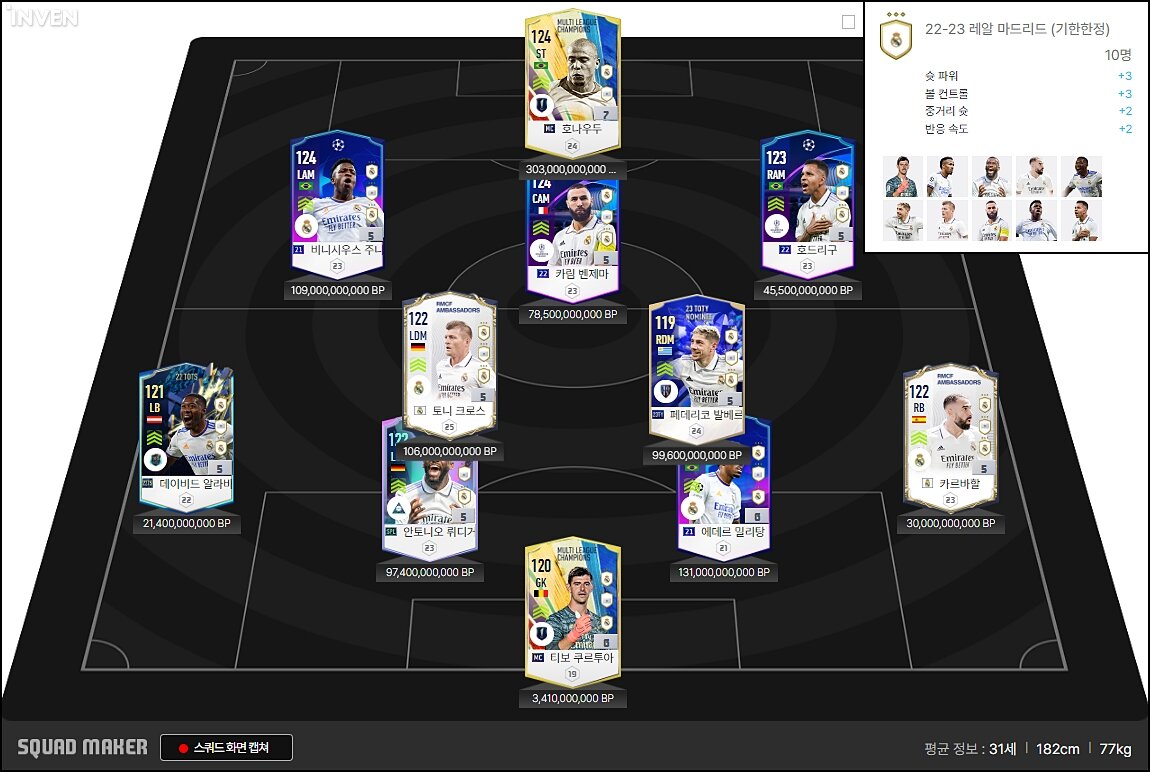Toggle the checkbox beside the team color panel
This screenshot has height=772, width=1150.
click(x=848, y=22)
